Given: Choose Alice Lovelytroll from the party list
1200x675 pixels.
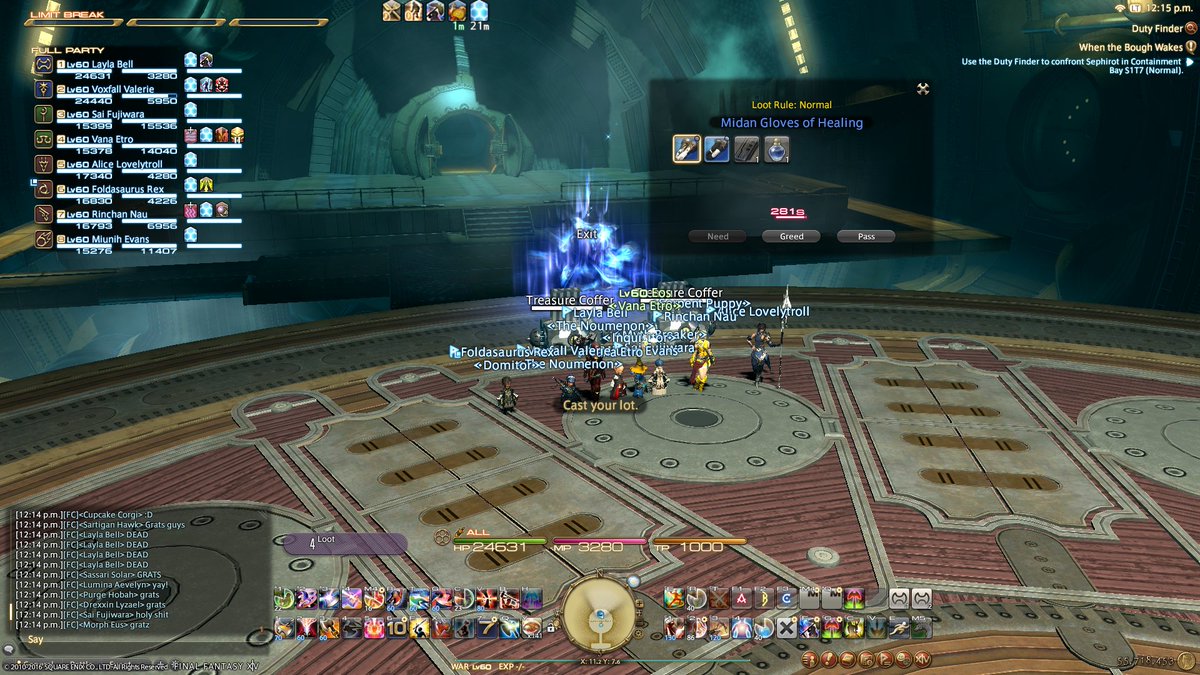Looking at the screenshot, I should coord(110,163).
